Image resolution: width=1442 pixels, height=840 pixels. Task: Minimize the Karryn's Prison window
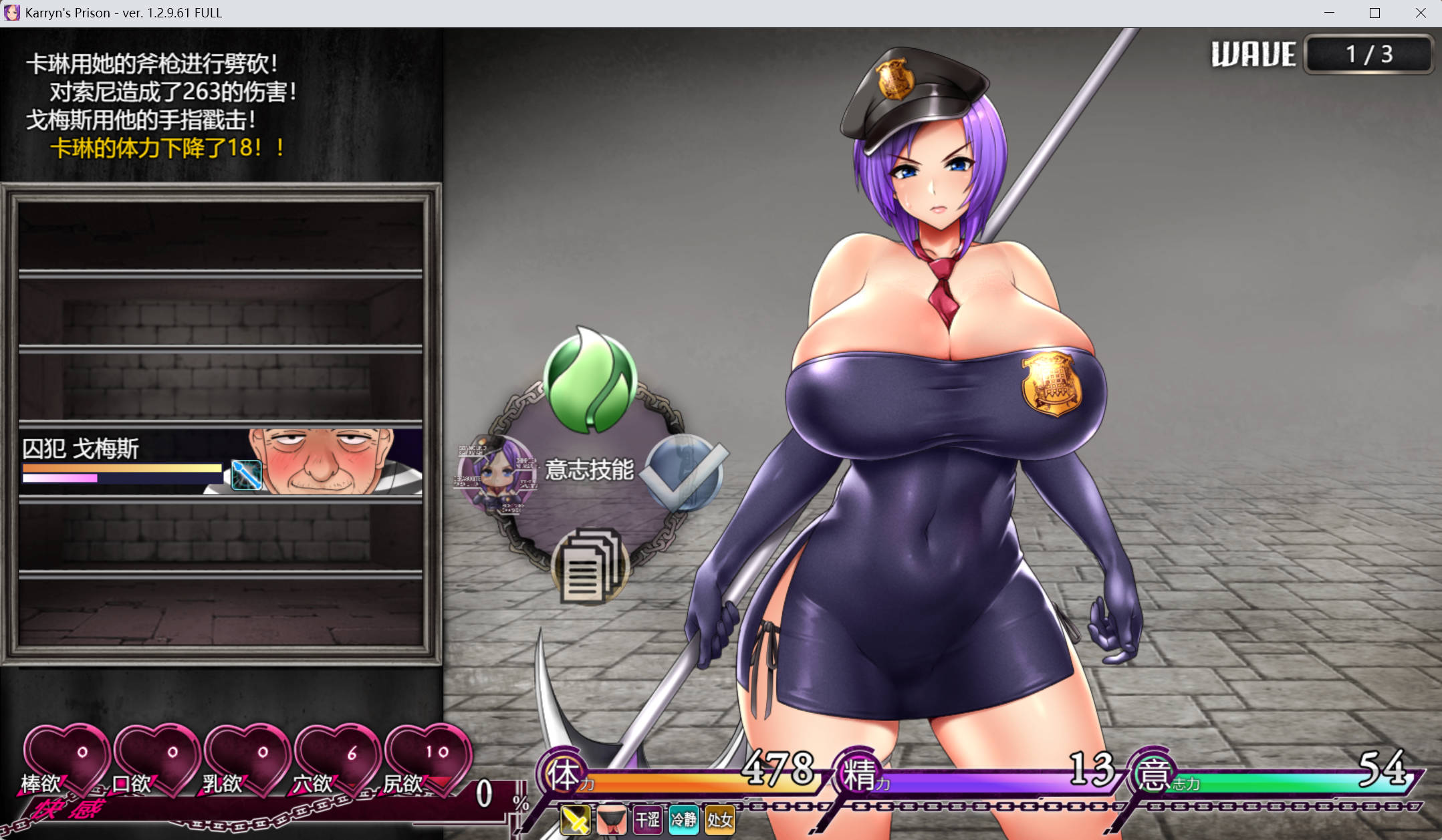(1329, 13)
